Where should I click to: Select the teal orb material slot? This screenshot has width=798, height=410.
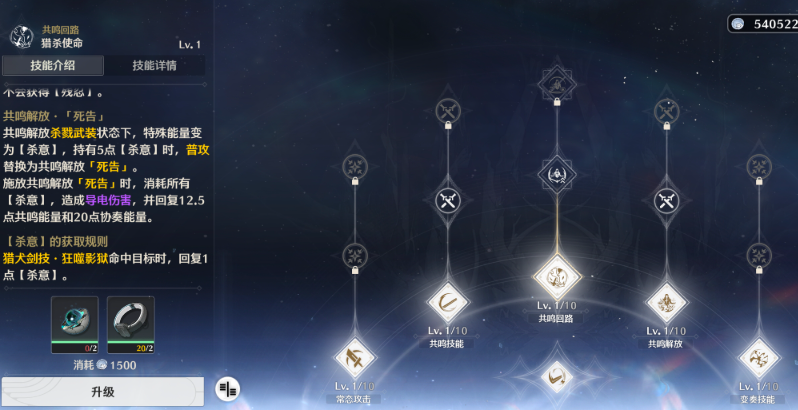pos(75,322)
